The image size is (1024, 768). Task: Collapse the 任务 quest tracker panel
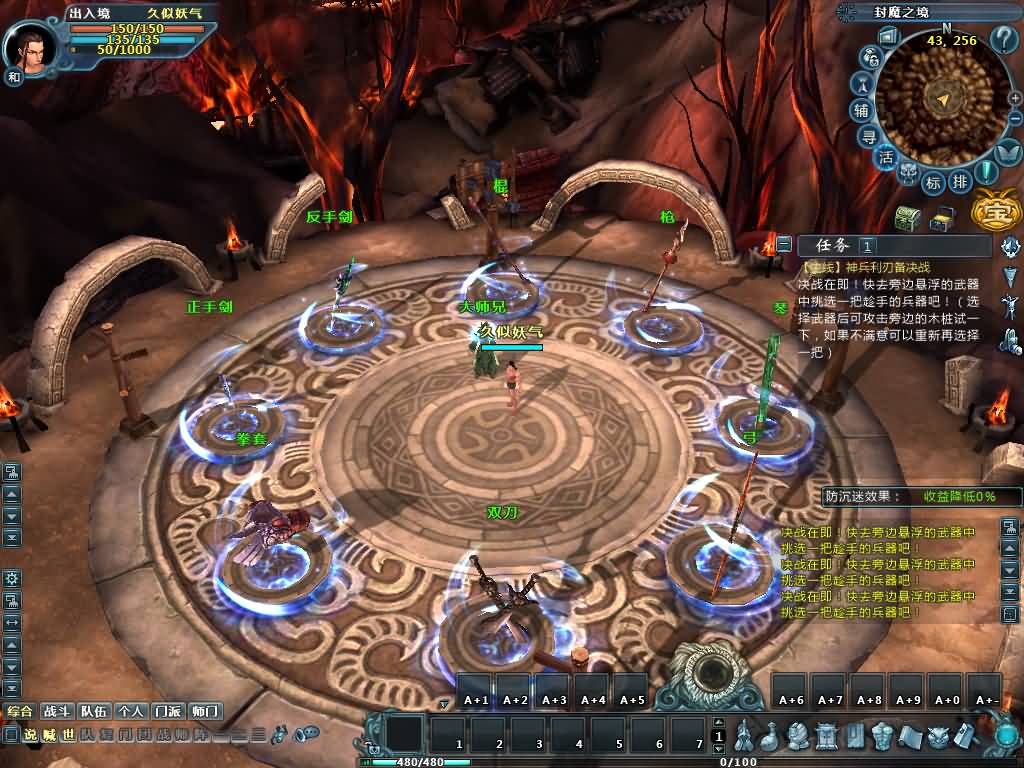(x=784, y=244)
